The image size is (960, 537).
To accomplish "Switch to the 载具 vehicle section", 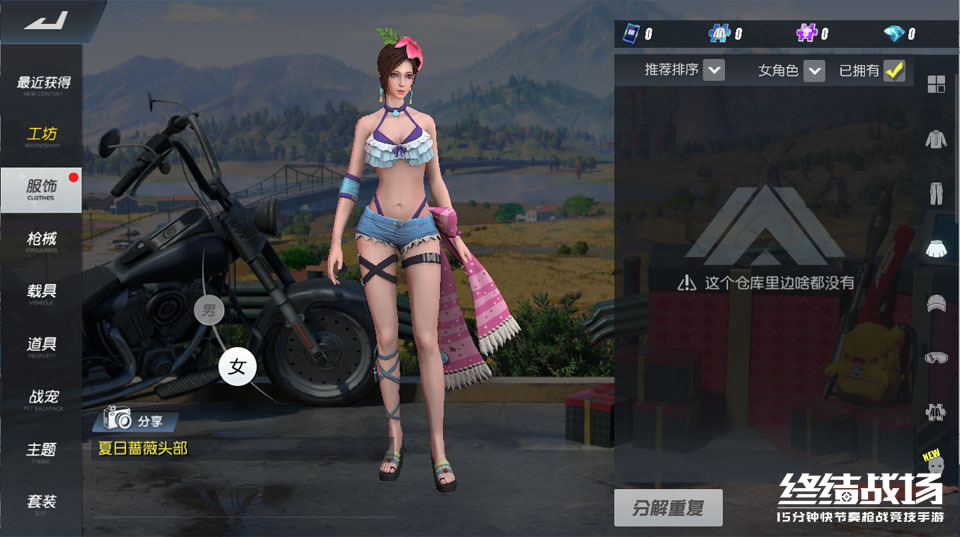I will pos(42,293).
